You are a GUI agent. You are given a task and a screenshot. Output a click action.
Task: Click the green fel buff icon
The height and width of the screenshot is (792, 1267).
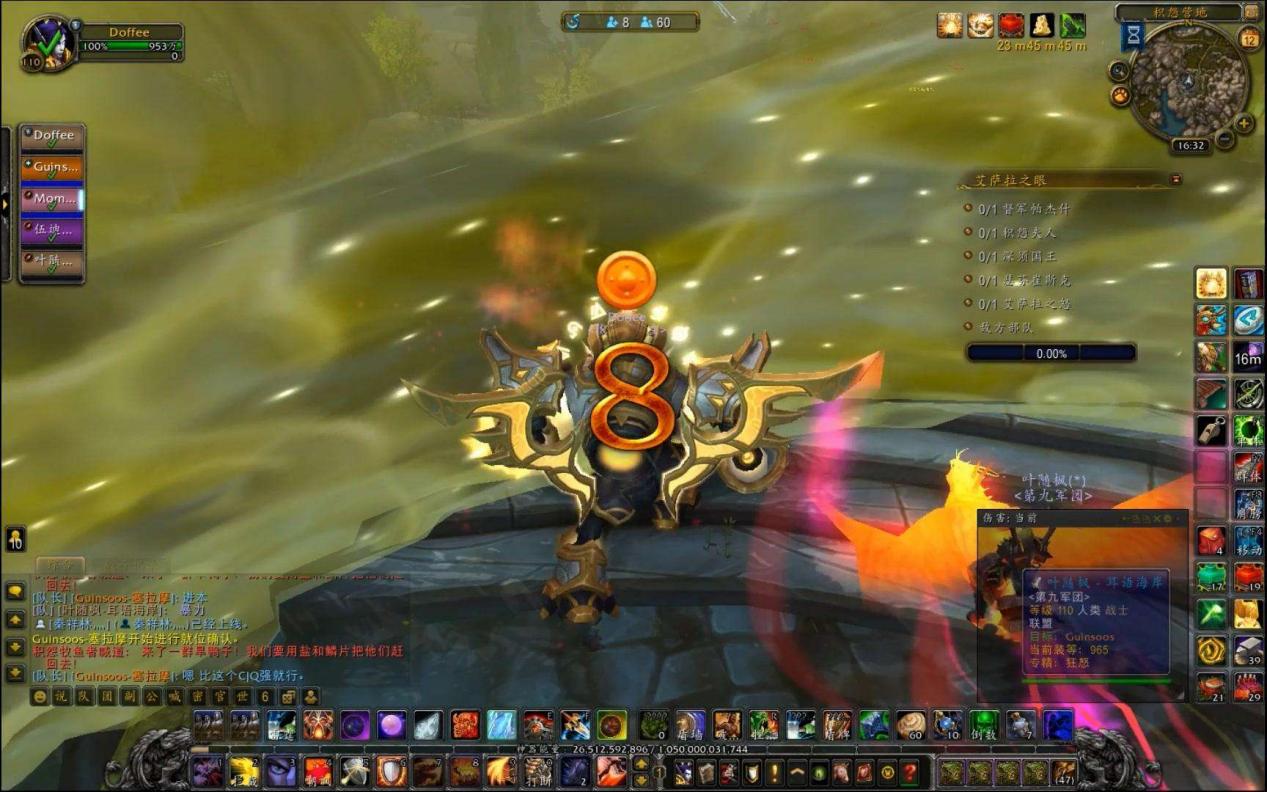point(1073,26)
